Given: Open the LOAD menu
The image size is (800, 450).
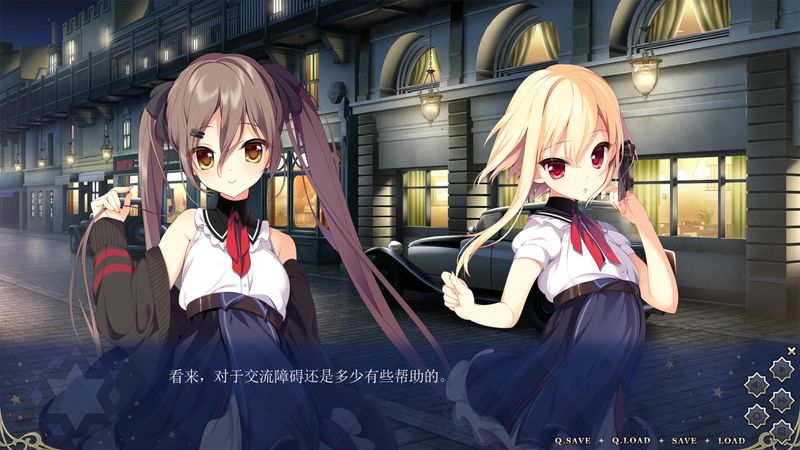Looking at the screenshot, I should coord(731,440).
